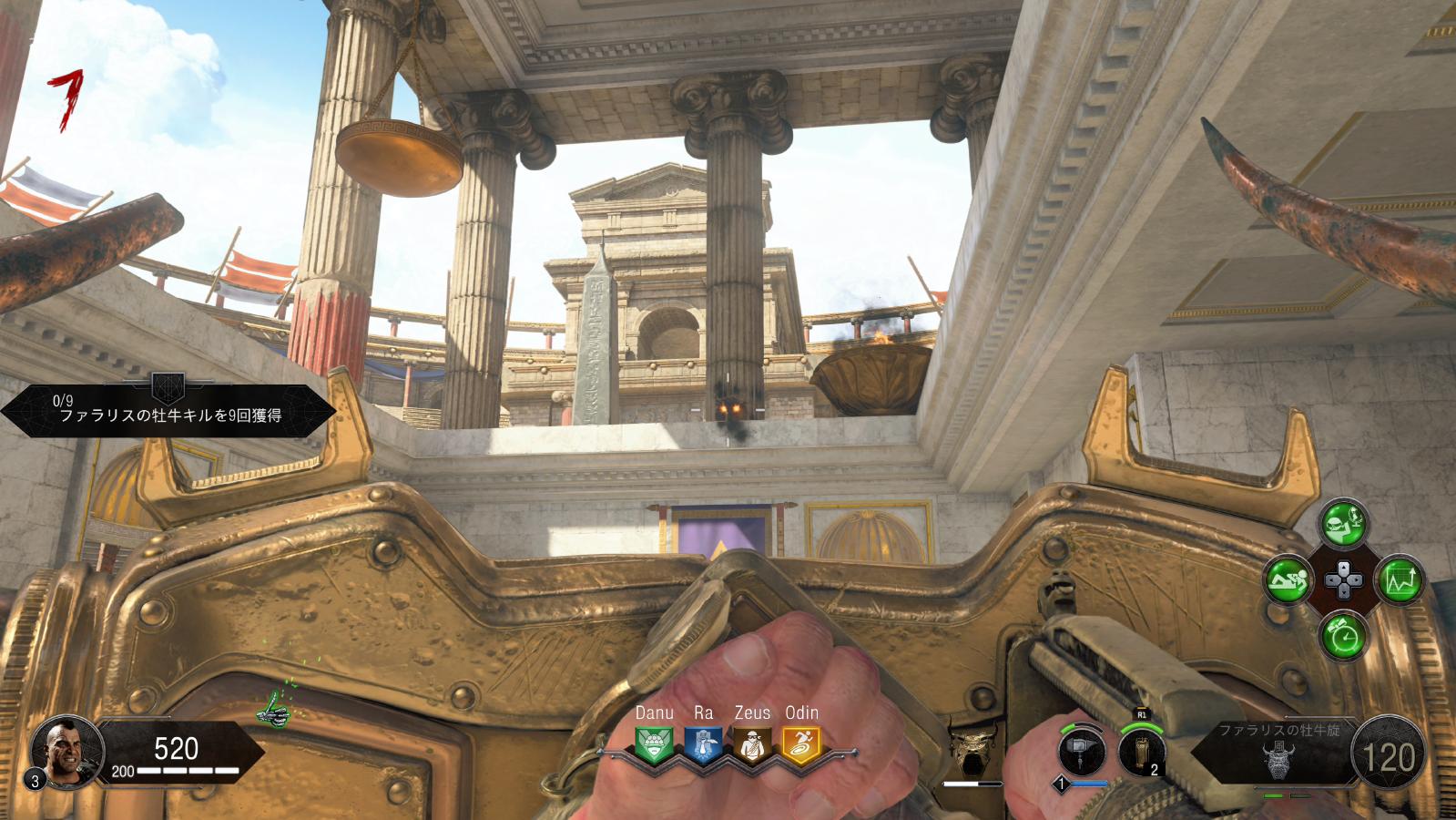Activate the rising-graph elixir

pyautogui.click(x=1399, y=579)
